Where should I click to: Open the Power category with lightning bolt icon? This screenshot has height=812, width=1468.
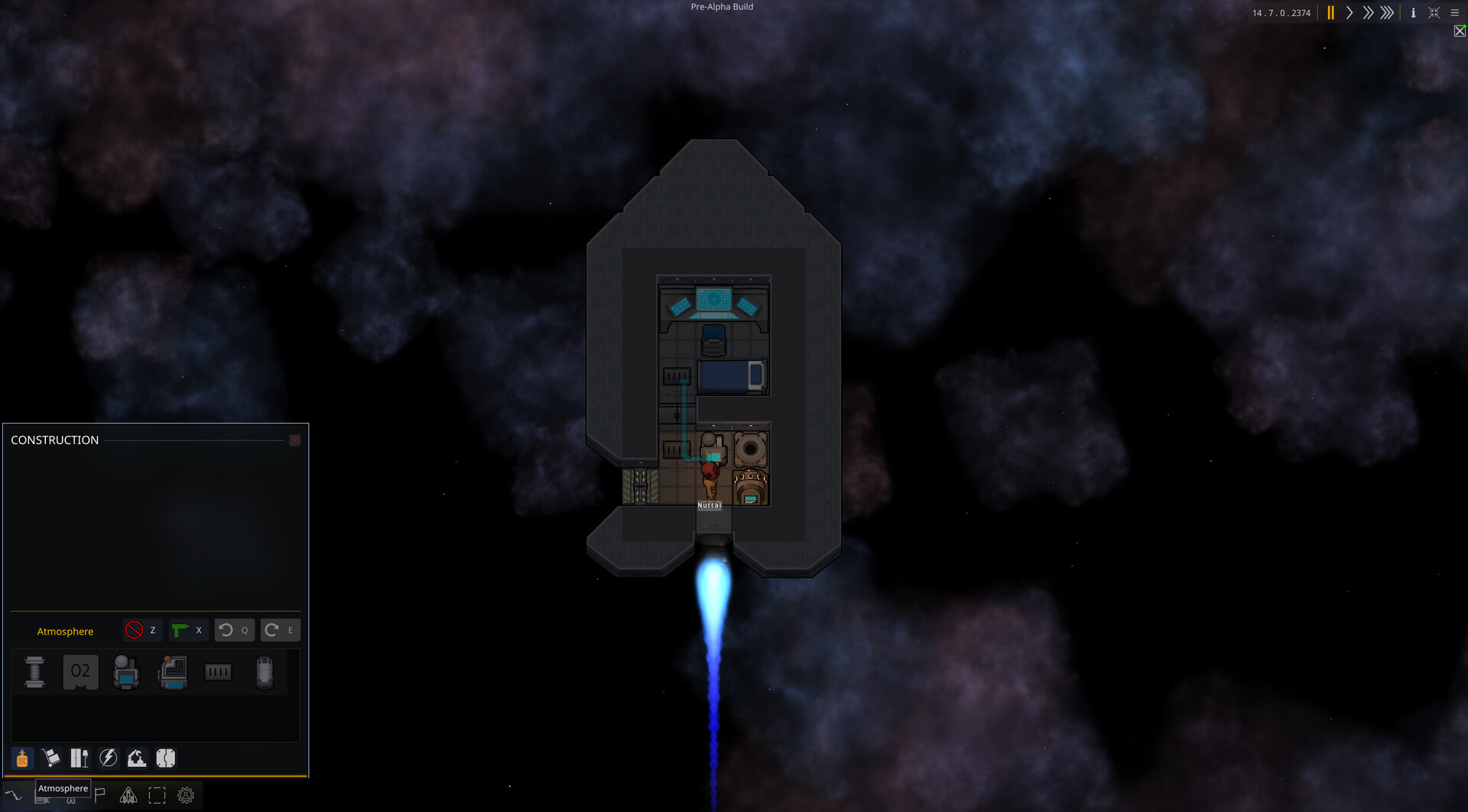107,758
